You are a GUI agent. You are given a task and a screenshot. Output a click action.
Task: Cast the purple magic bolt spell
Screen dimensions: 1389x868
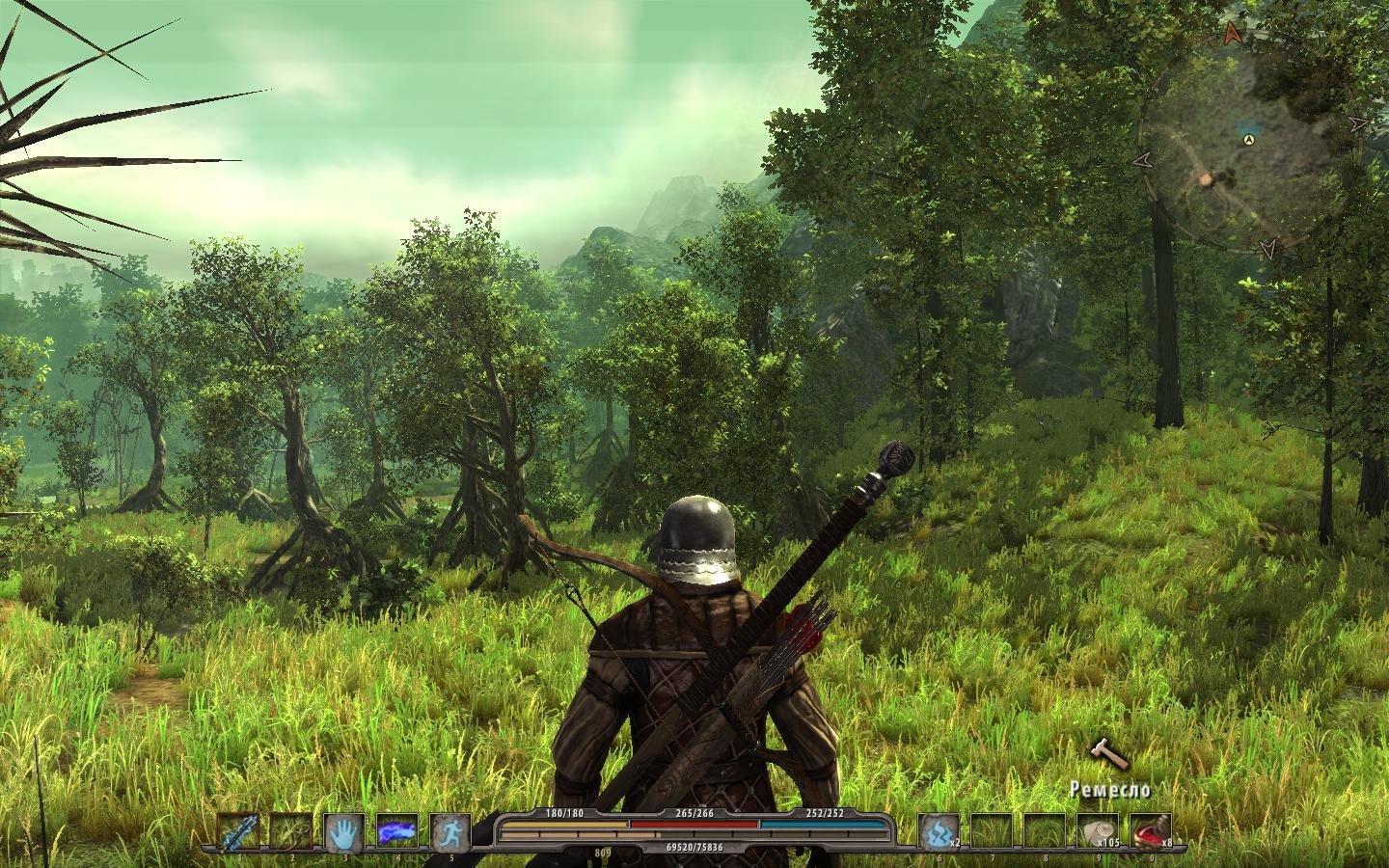(395, 831)
